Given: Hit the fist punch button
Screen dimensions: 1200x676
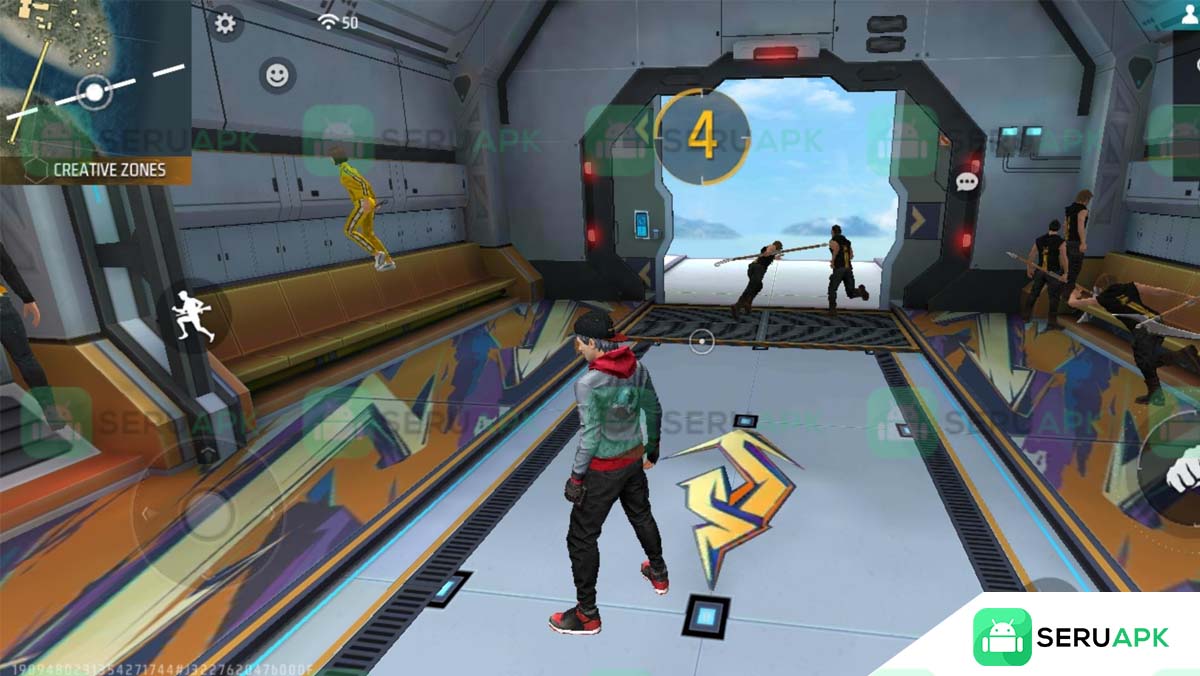Looking at the screenshot, I should (1182, 468).
